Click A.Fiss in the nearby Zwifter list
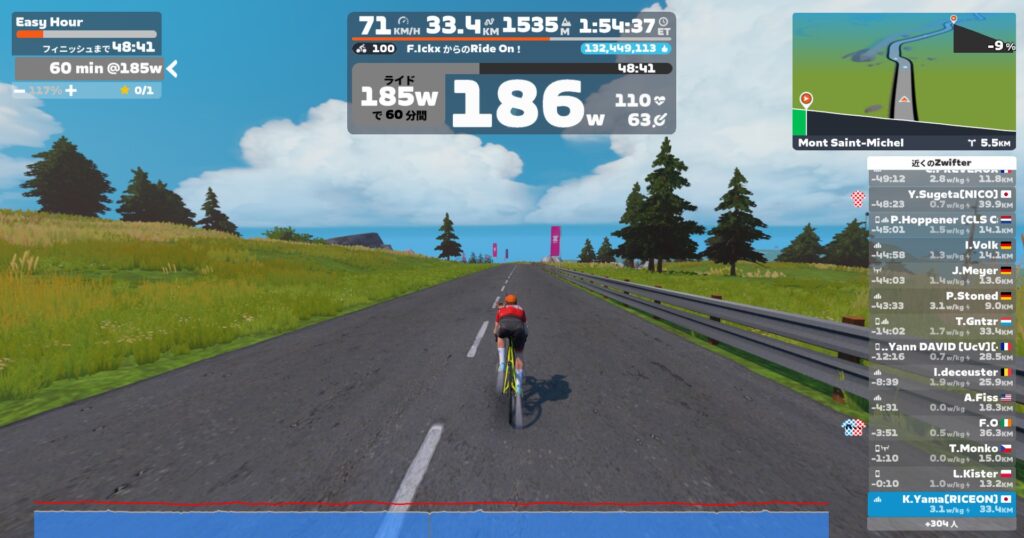 (941, 402)
